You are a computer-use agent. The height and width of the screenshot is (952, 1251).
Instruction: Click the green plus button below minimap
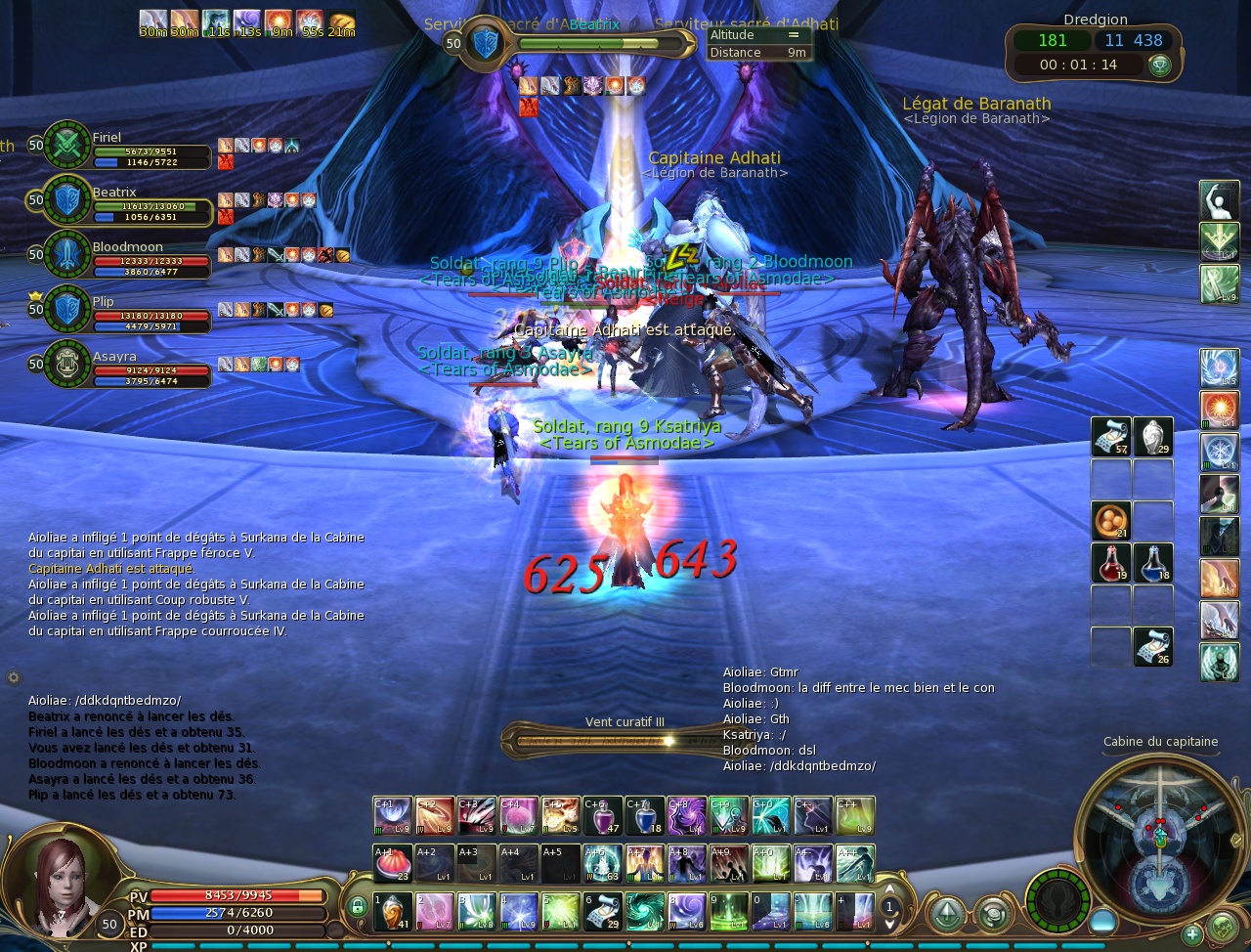(x=1191, y=935)
